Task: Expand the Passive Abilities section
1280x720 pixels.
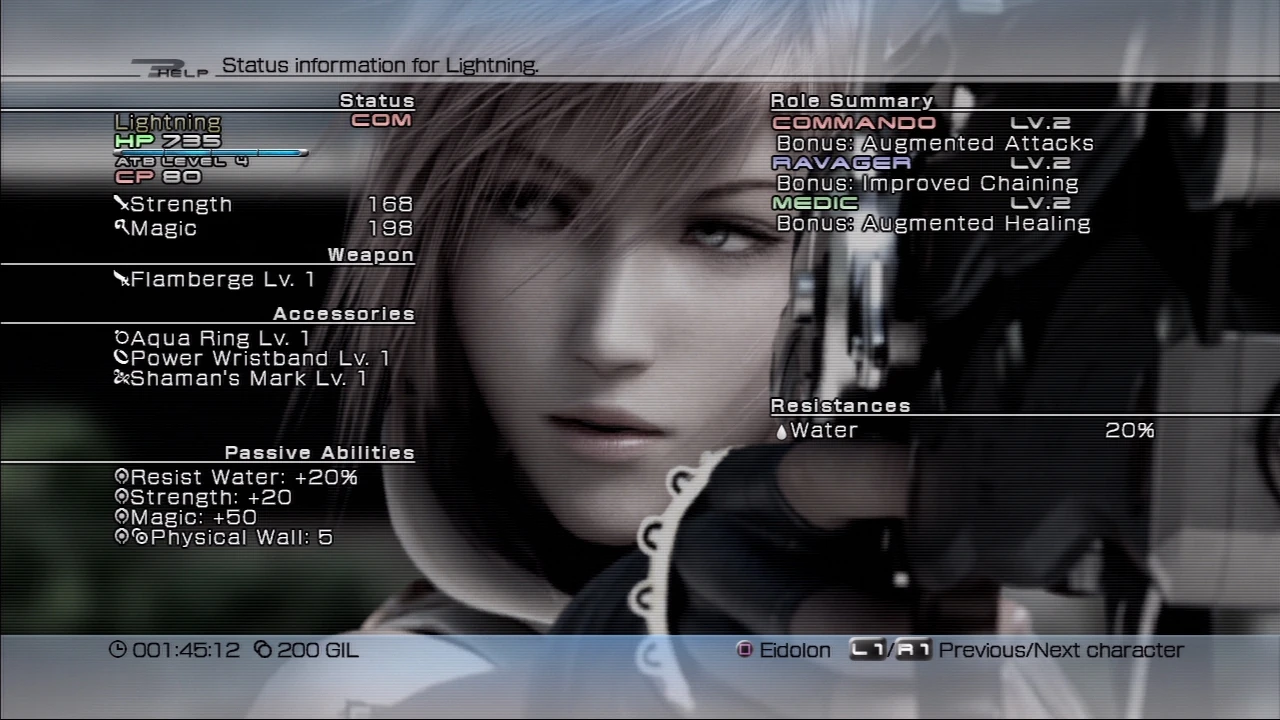Action: coord(319,452)
